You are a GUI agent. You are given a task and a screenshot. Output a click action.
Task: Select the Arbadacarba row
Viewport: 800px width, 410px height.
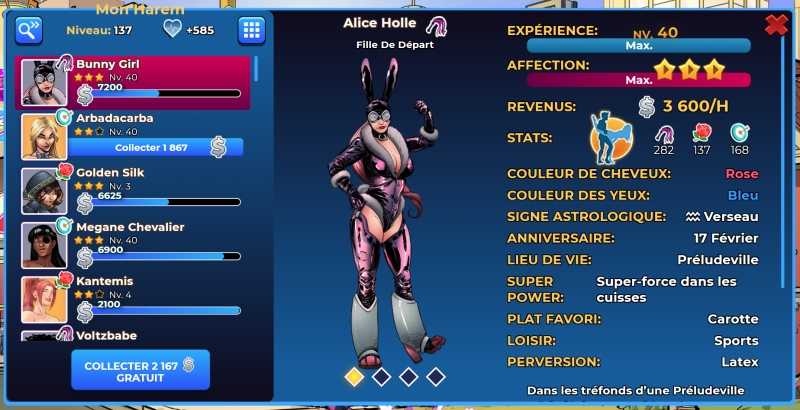point(135,120)
